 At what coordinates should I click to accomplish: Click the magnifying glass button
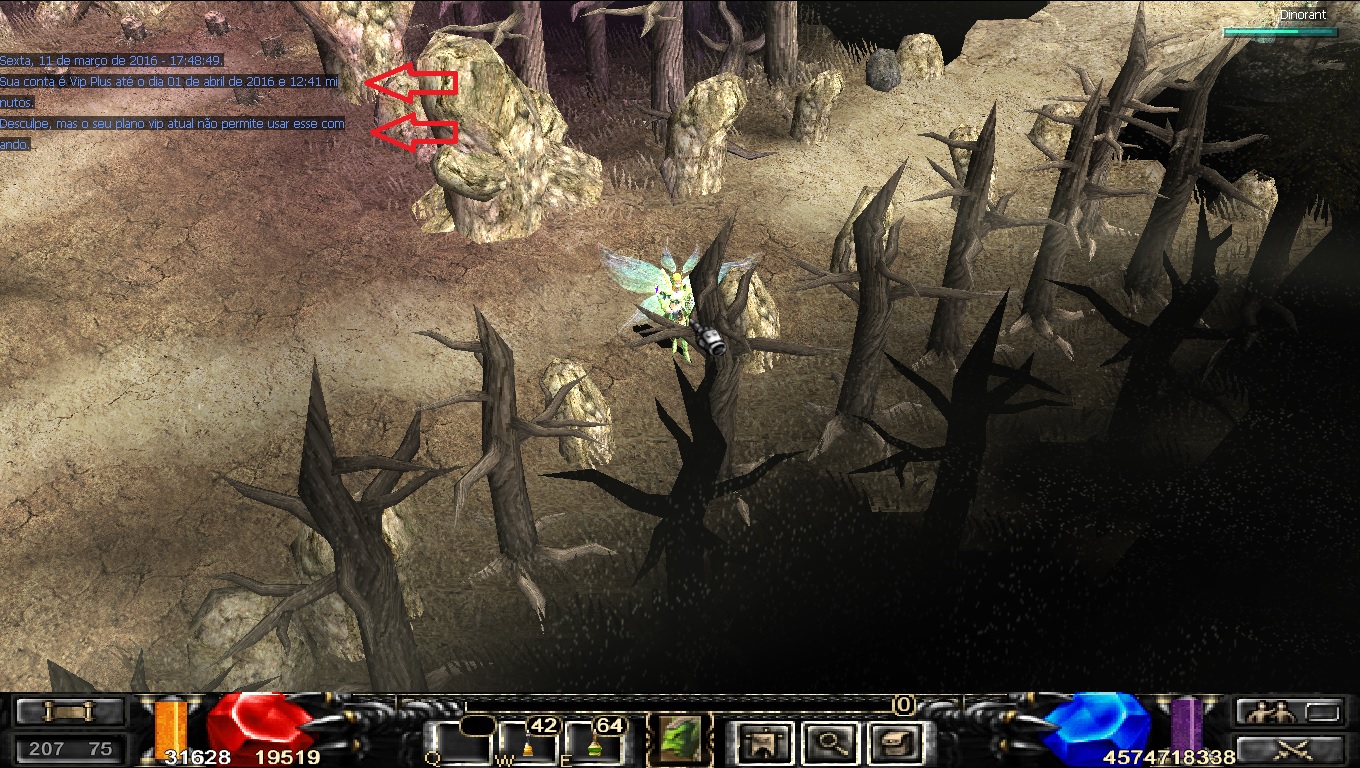pos(828,742)
